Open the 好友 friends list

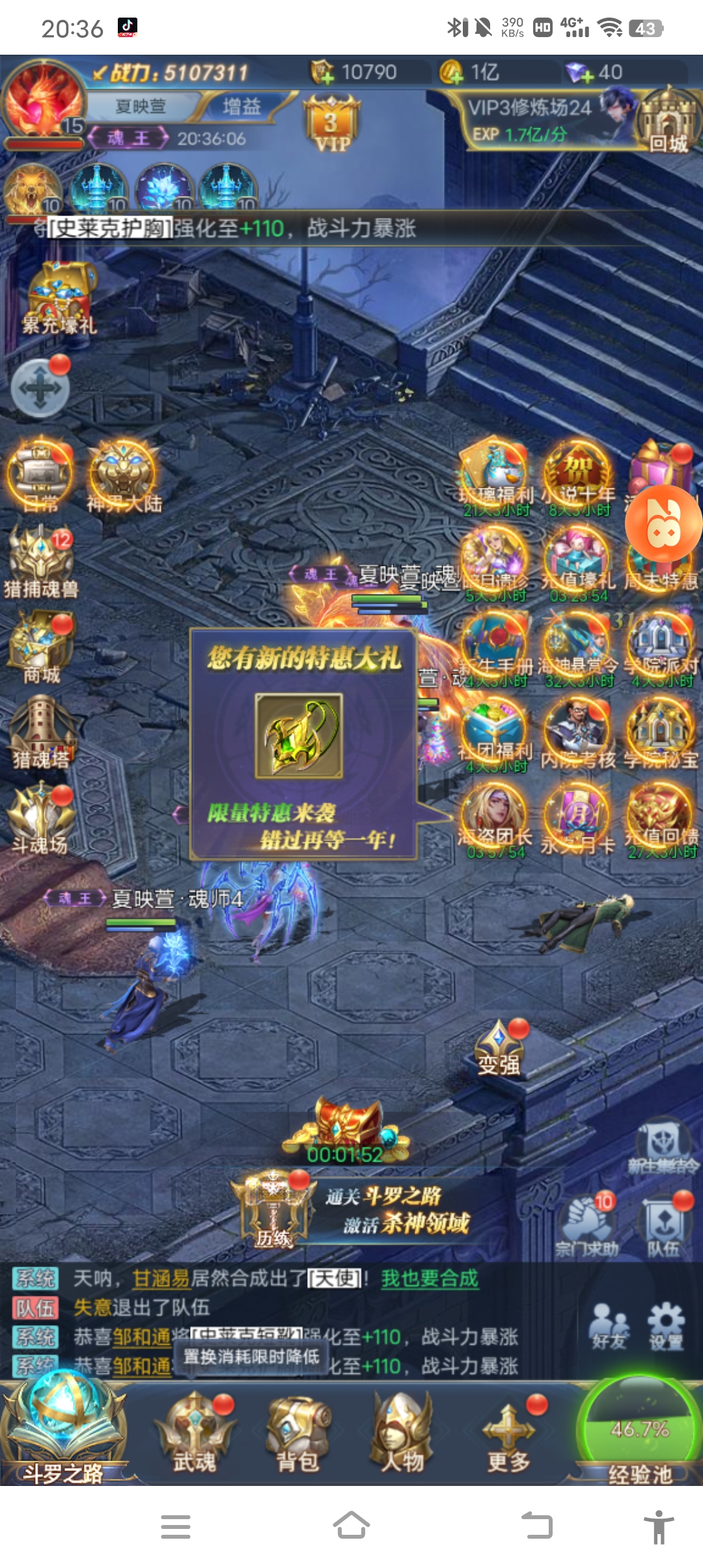tap(609, 1326)
